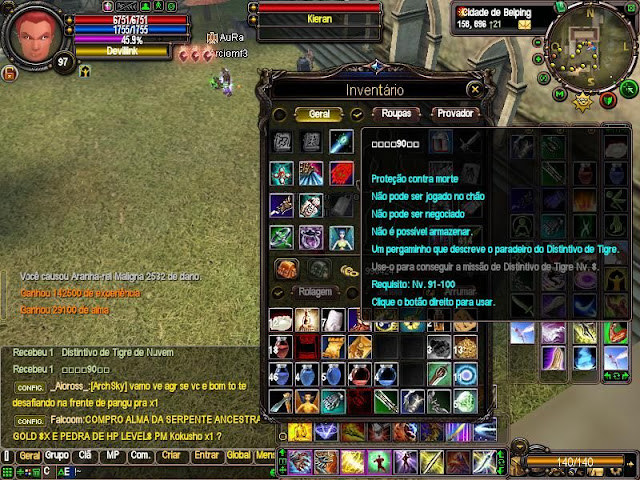This screenshot has width=640, height=480.
Task: Click the Criar chat button
Action: (x=170, y=456)
